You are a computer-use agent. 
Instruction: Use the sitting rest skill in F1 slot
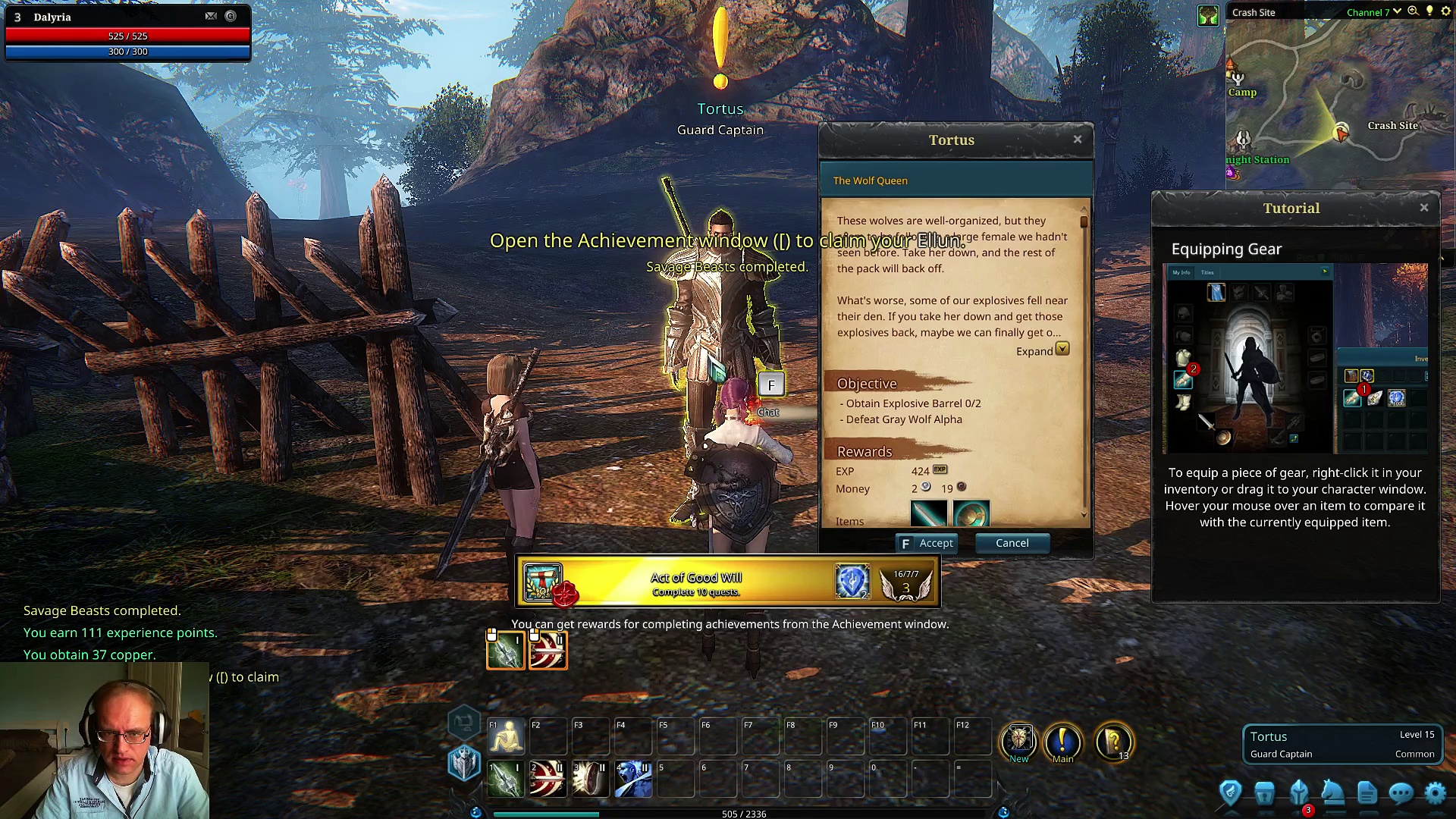click(x=506, y=736)
